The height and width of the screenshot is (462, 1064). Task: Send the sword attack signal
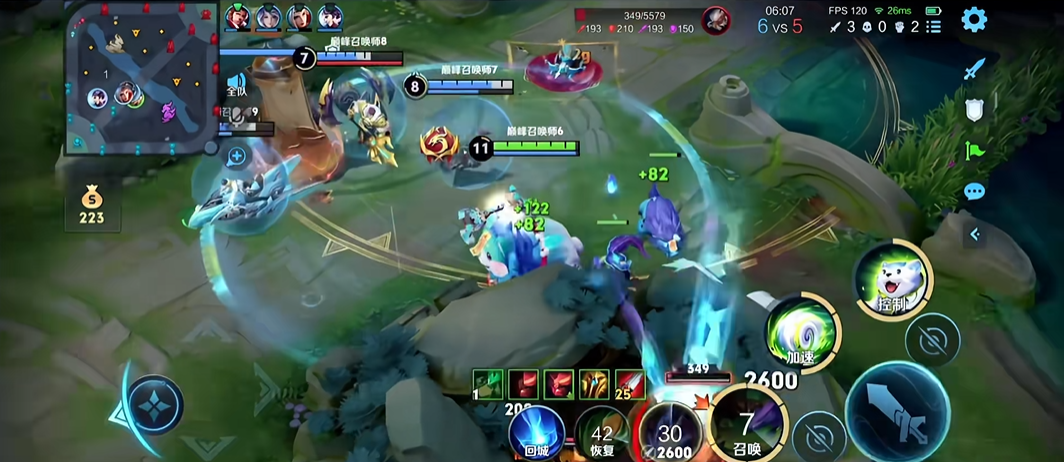(974, 69)
